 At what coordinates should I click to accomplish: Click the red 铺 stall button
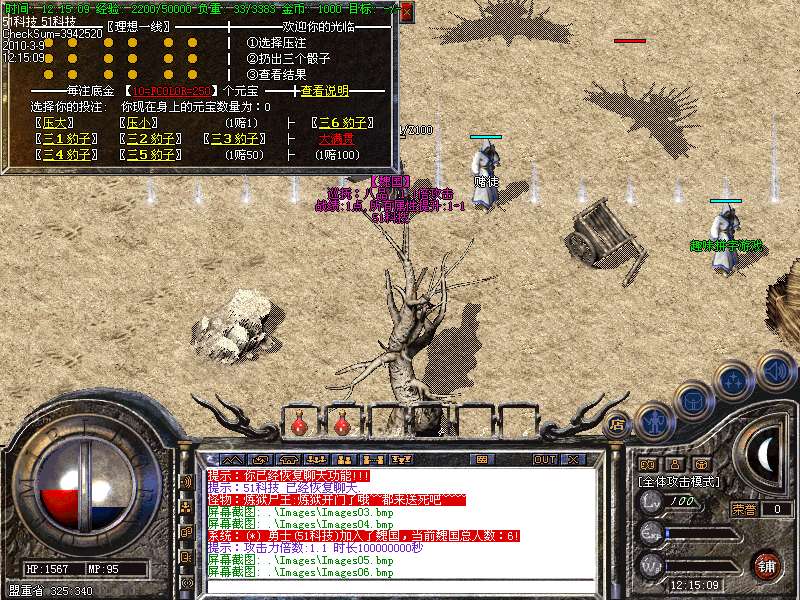click(766, 565)
